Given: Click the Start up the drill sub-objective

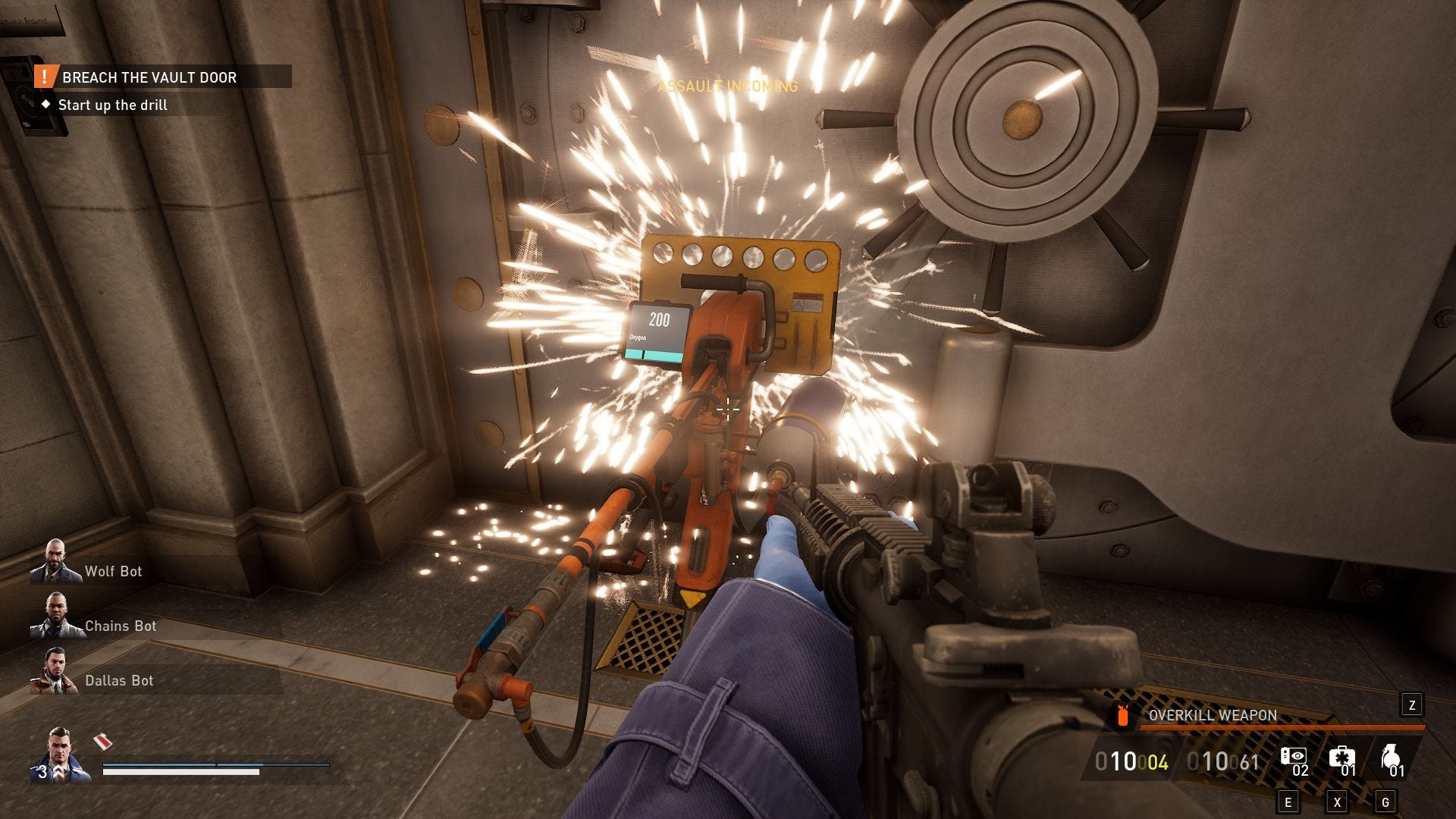Looking at the screenshot, I should 112,105.
